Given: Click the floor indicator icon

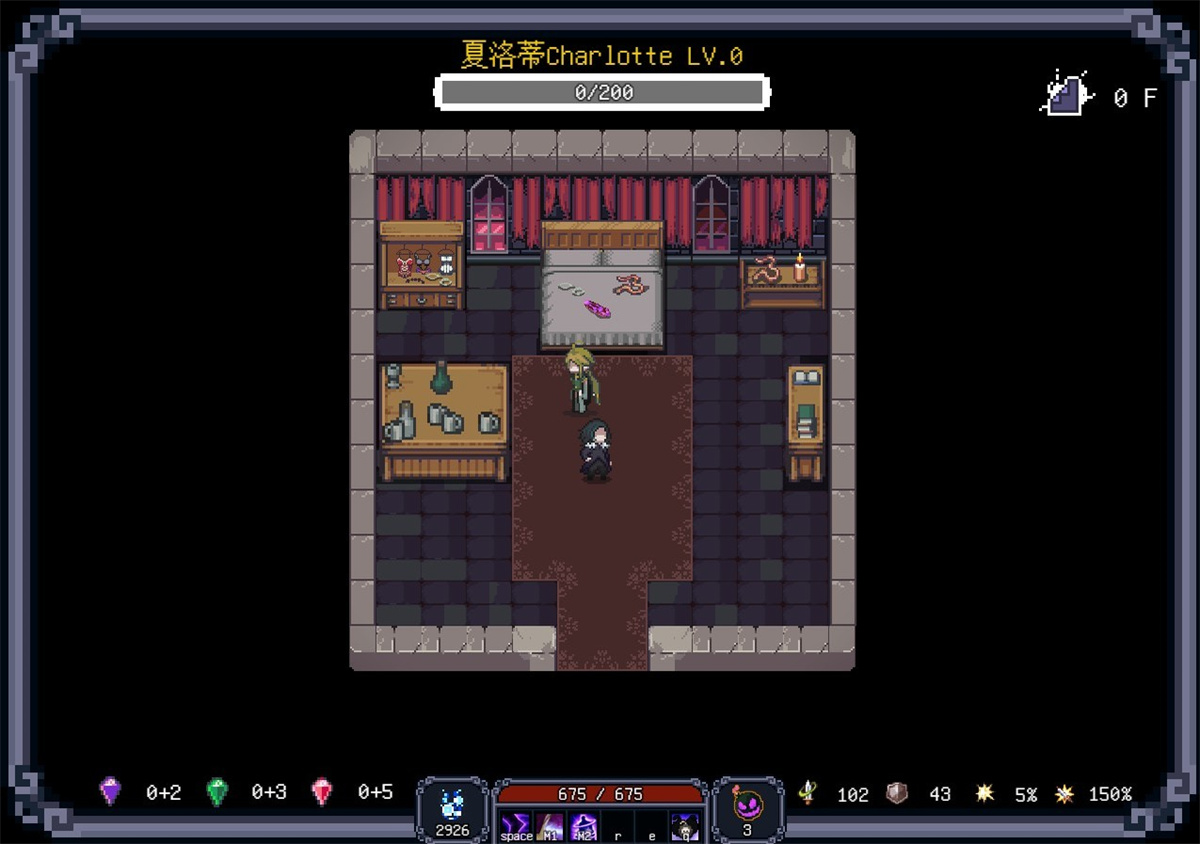Looking at the screenshot, I should click(1066, 95).
